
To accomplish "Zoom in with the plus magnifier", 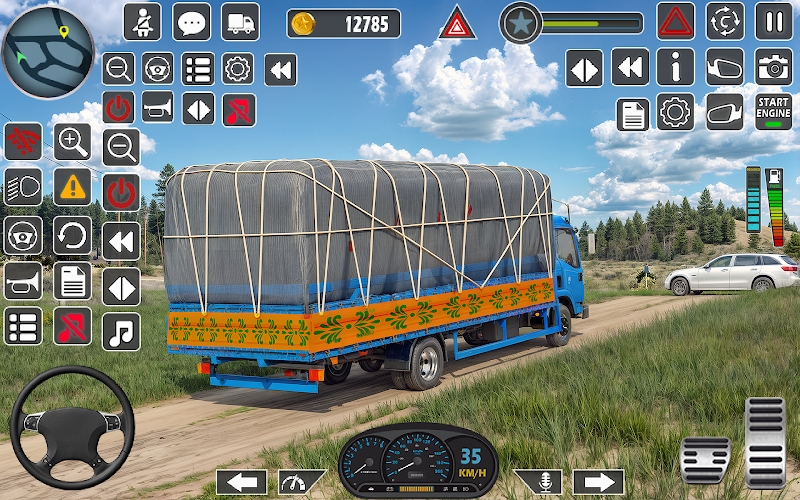I will pyautogui.click(x=72, y=142).
